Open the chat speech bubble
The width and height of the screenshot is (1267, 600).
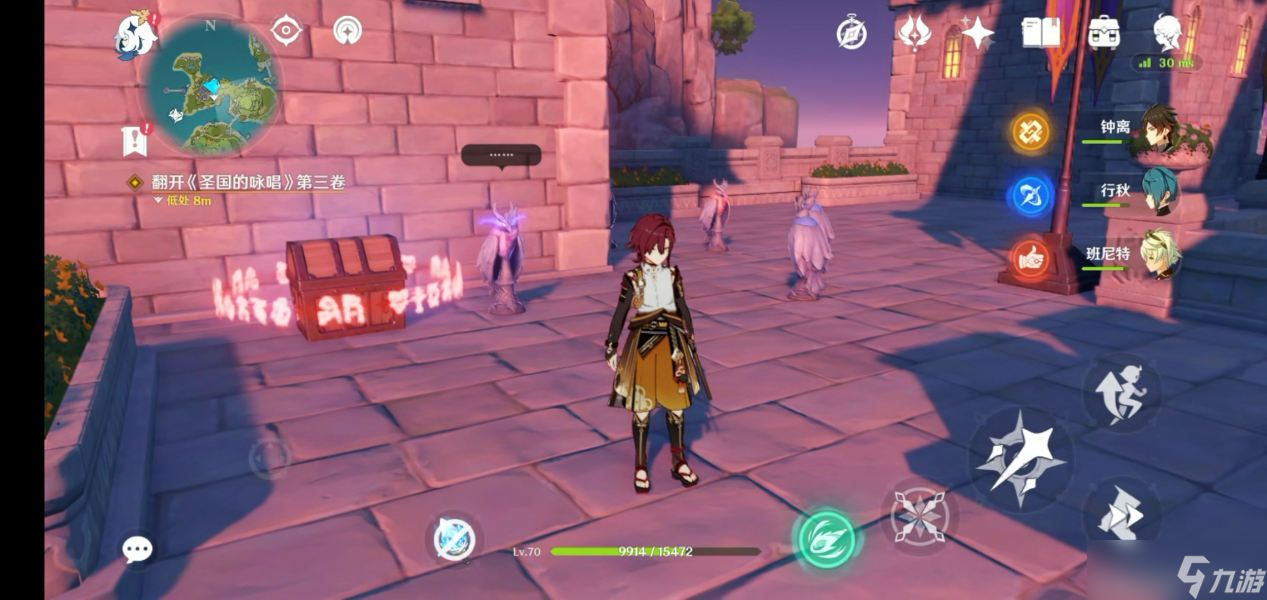click(137, 548)
